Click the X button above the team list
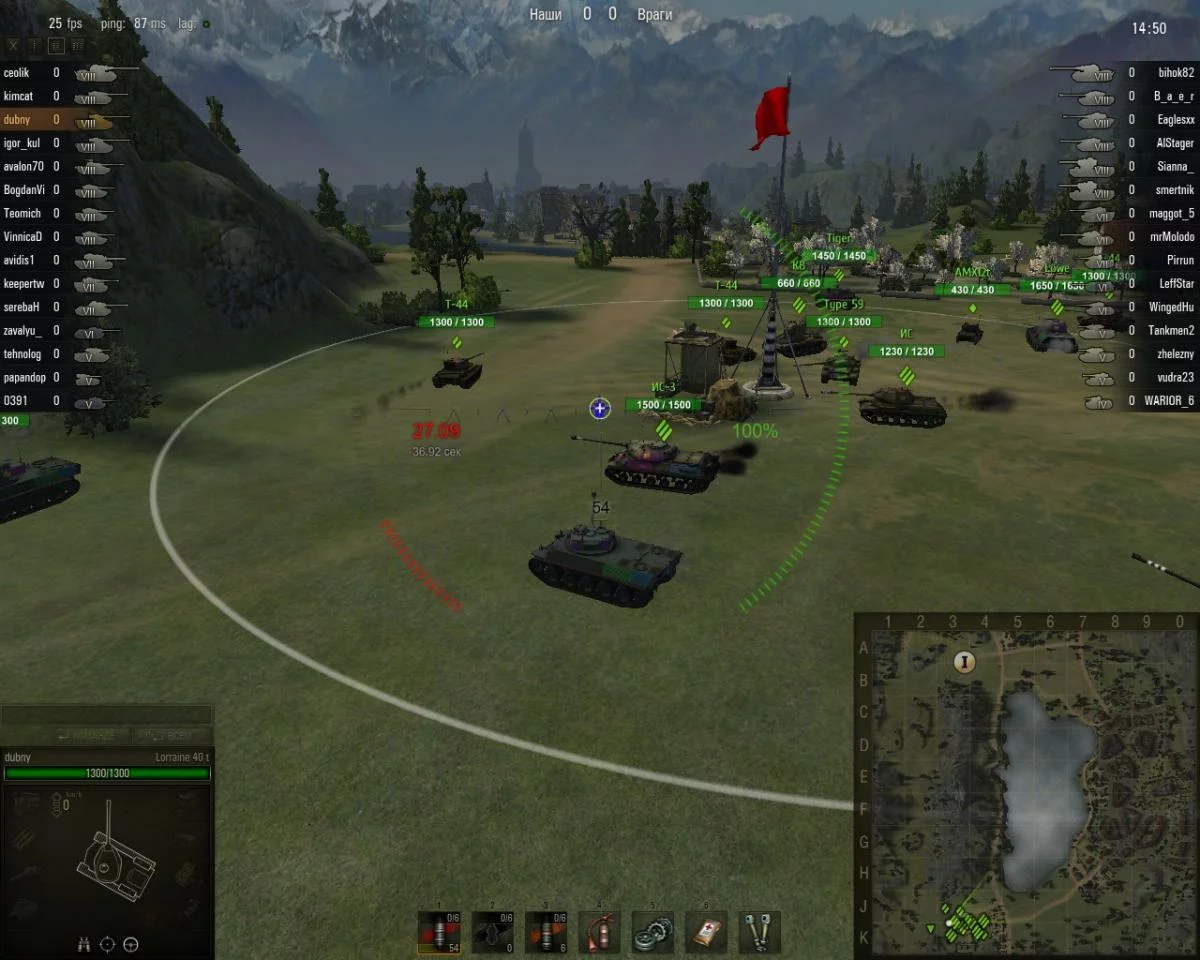The image size is (1200, 960). [x=13, y=45]
